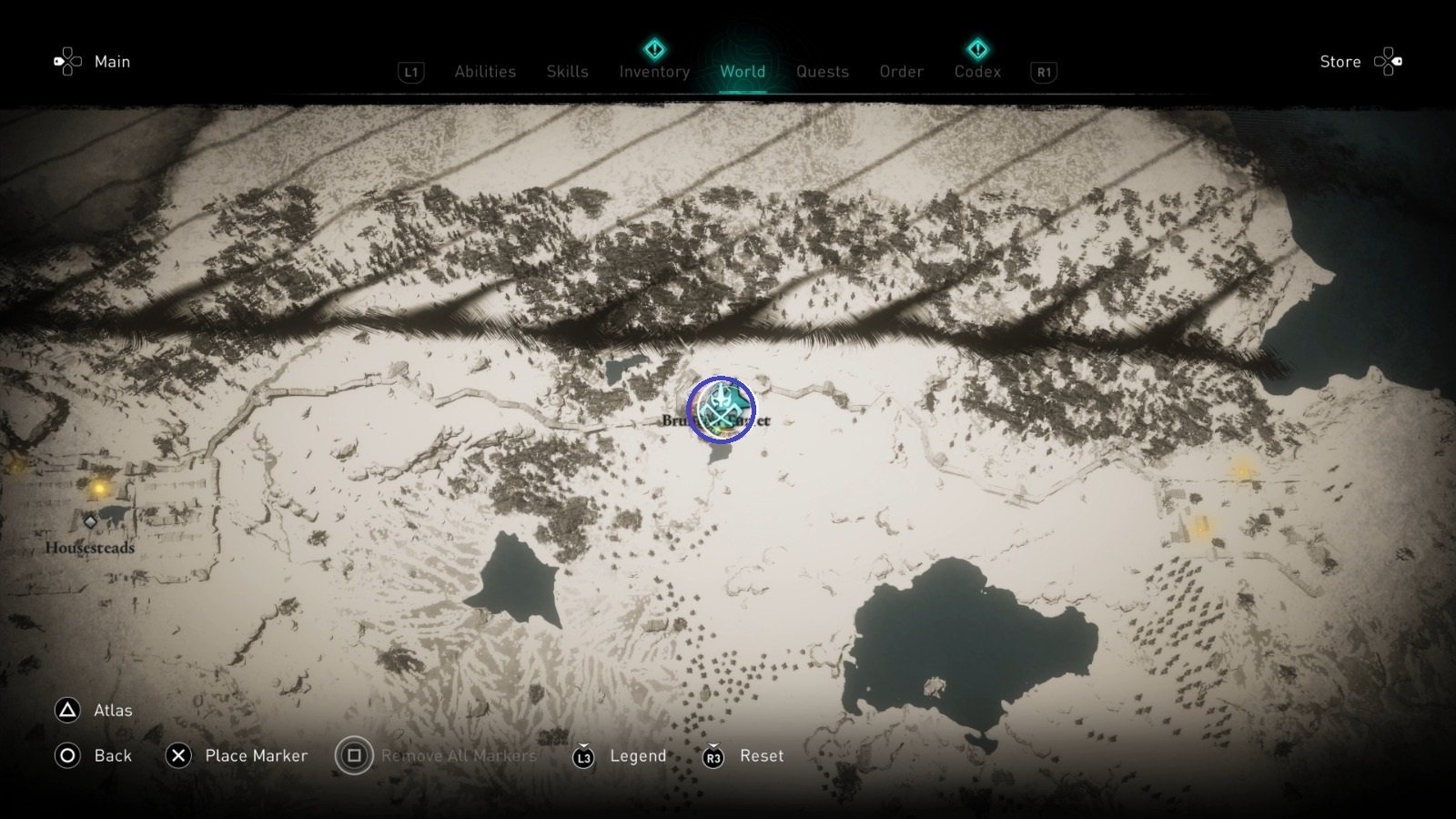
Task: Click the Housesteads landmark diamond icon
Action: point(90,521)
